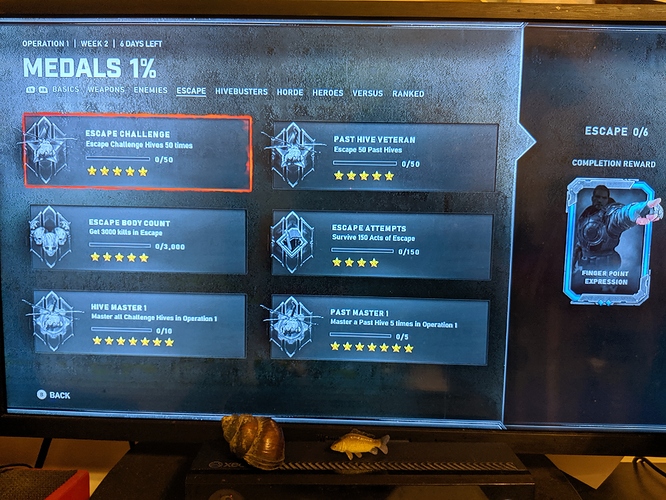Switch to the Basics medals tab
The height and width of the screenshot is (500, 666).
[x=65, y=91]
